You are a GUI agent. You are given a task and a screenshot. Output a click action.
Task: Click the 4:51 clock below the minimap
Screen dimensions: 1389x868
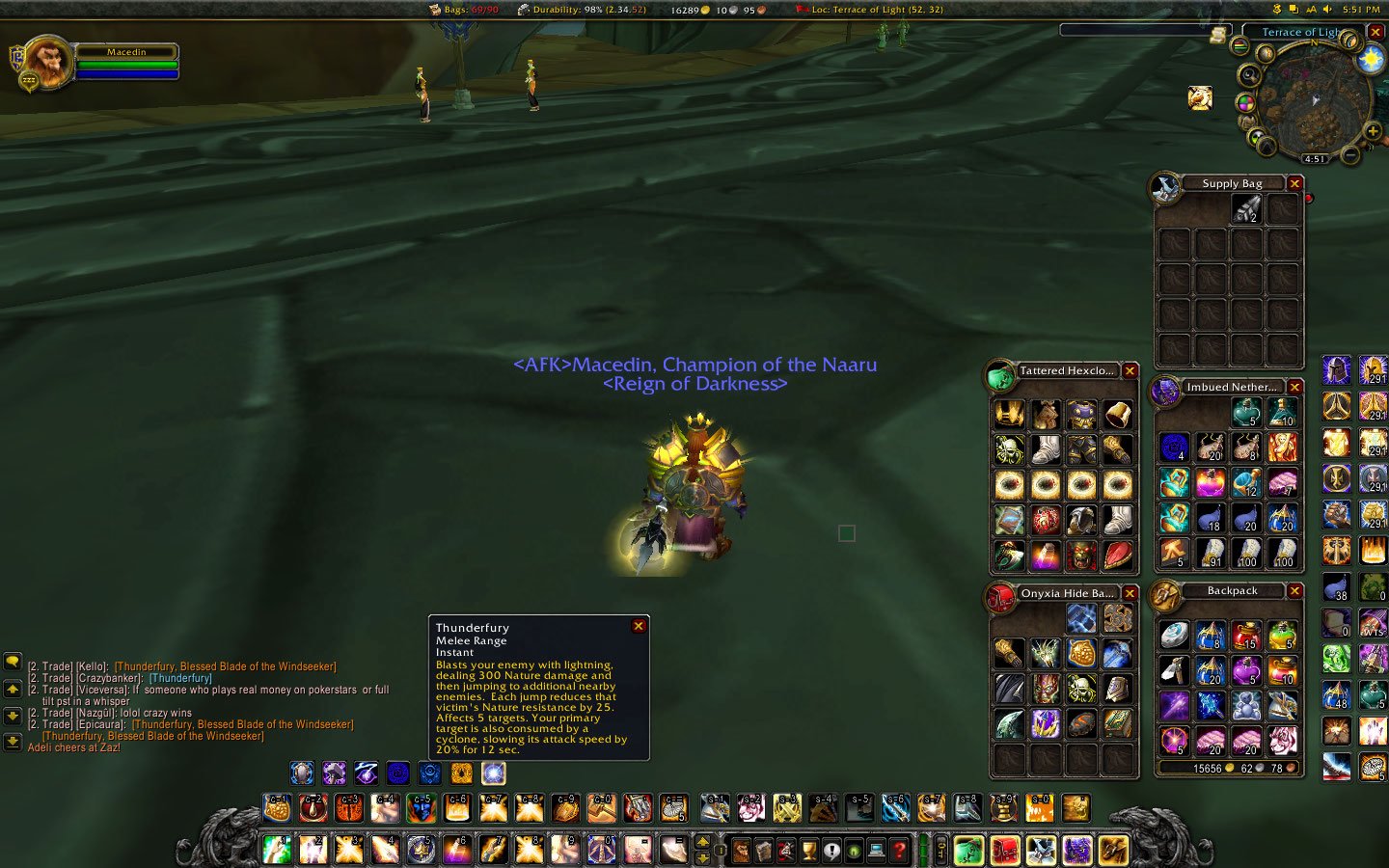[x=1315, y=158]
